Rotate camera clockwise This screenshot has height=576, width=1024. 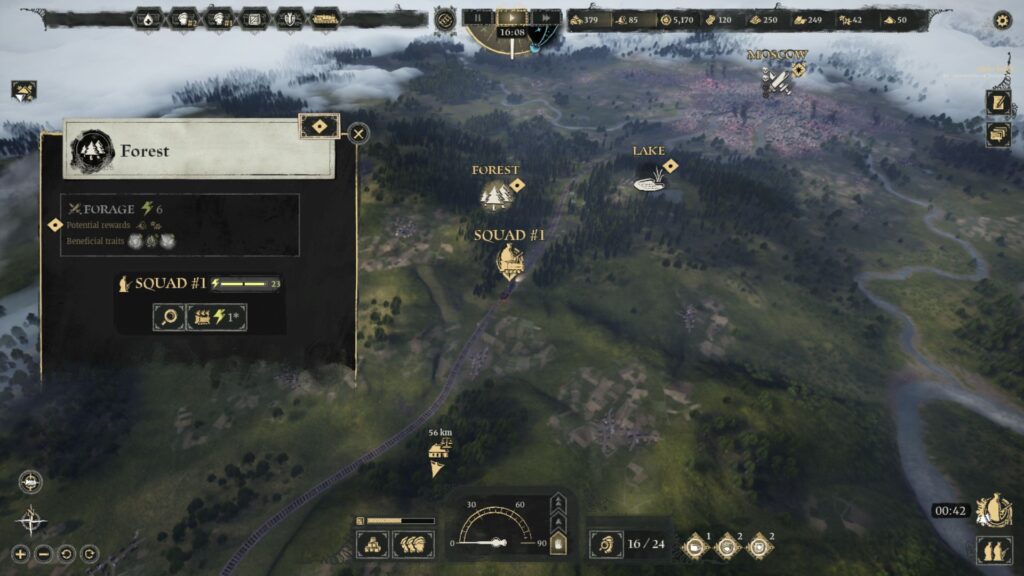tap(89, 553)
